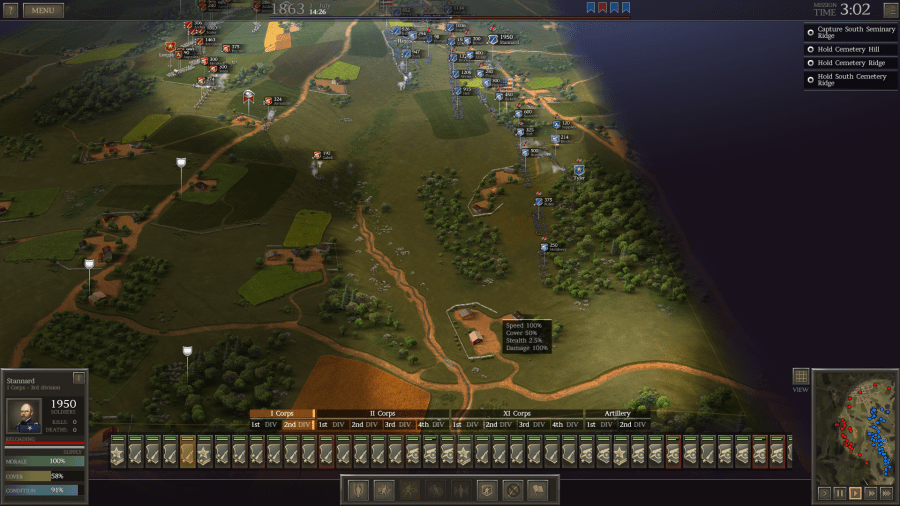Viewport: 900px width, 506px height.
Task: Select the XI Corps tab
Action: pyautogui.click(x=516, y=413)
